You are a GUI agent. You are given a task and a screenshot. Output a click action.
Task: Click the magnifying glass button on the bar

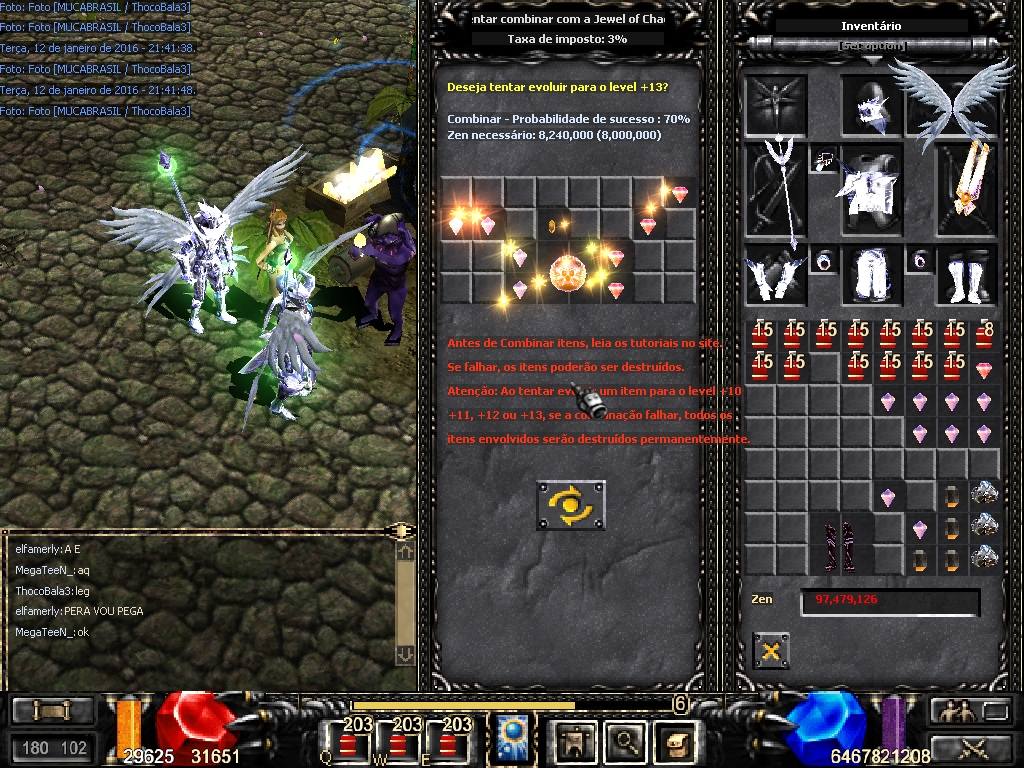pos(625,741)
